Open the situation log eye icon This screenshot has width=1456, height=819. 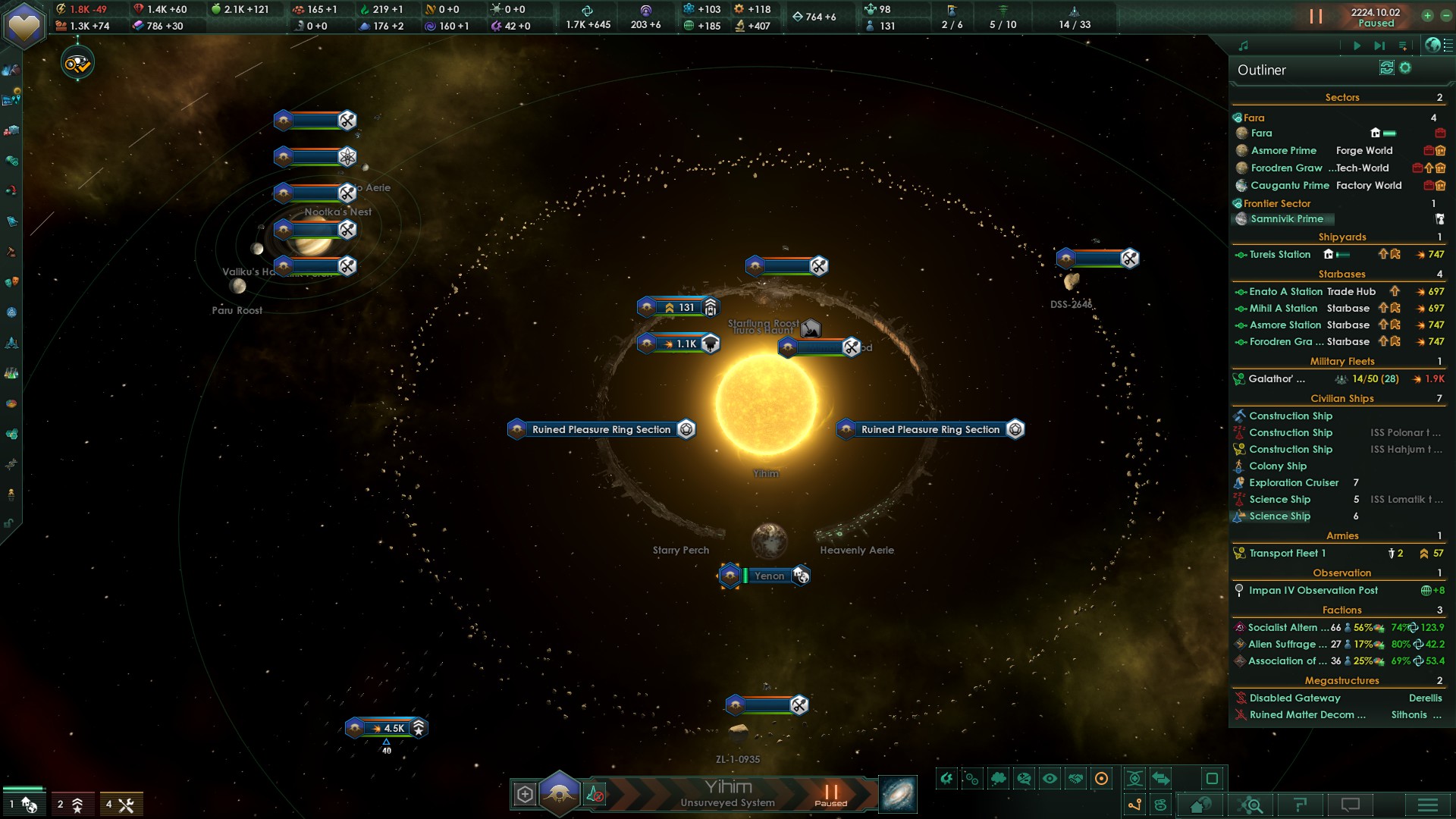pyautogui.click(x=77, y=64)
